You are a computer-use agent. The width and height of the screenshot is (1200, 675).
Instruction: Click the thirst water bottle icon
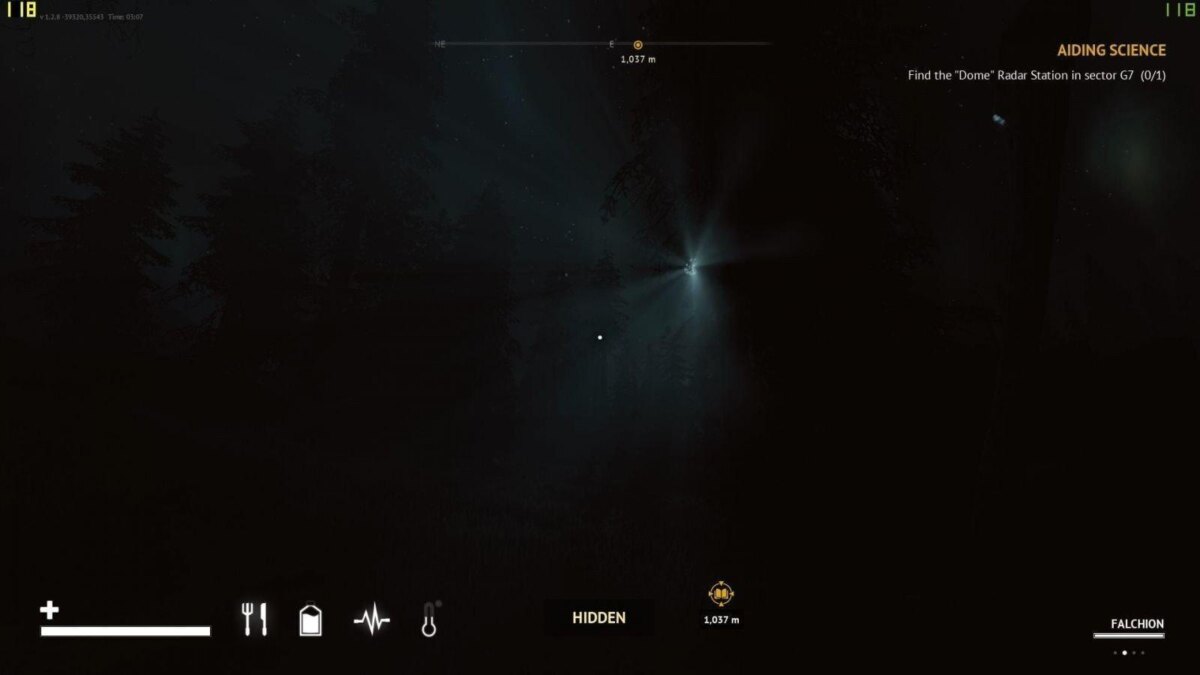tap(311, 620)
